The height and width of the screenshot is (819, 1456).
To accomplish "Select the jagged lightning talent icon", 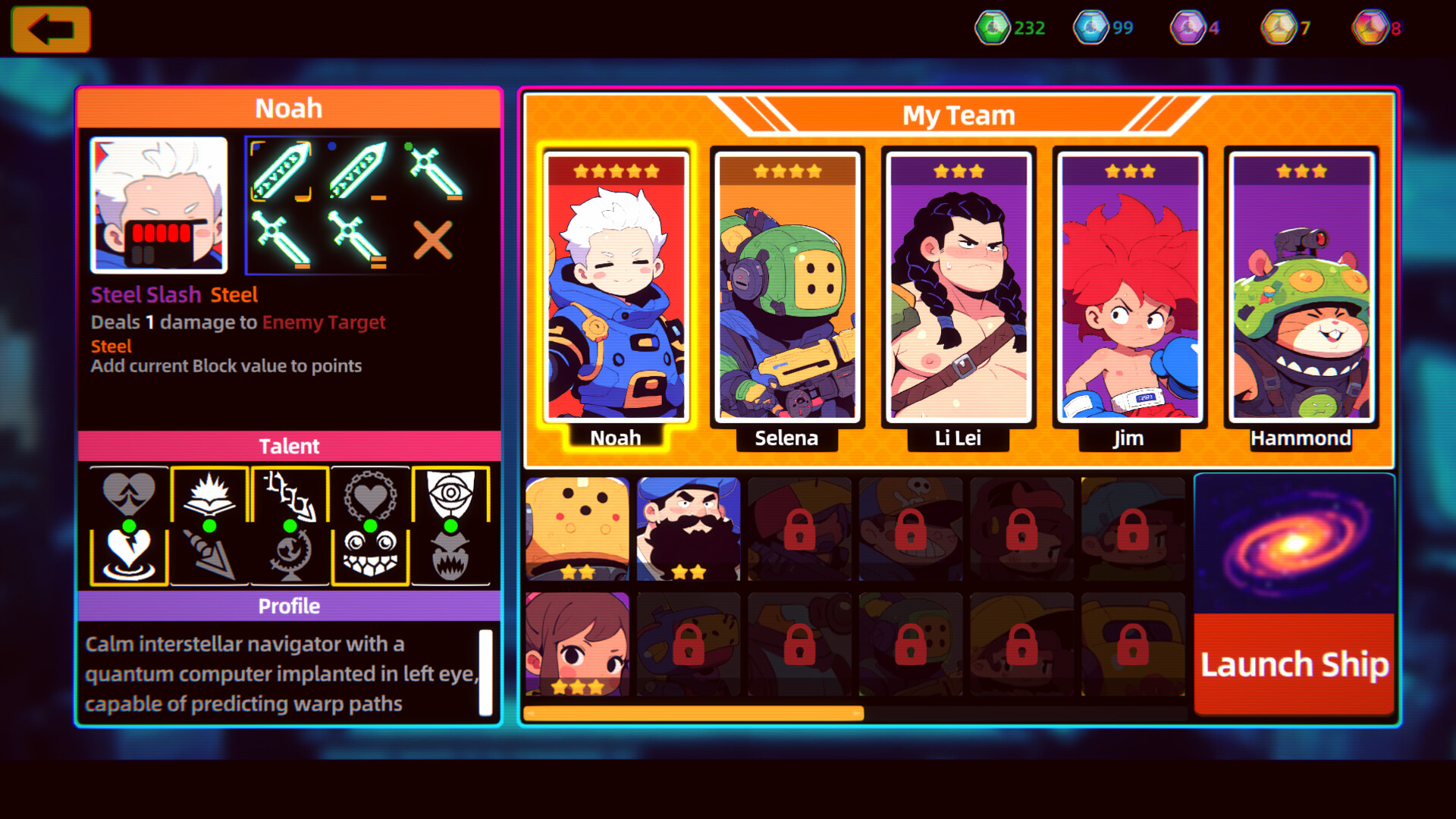I will [290, 494].
